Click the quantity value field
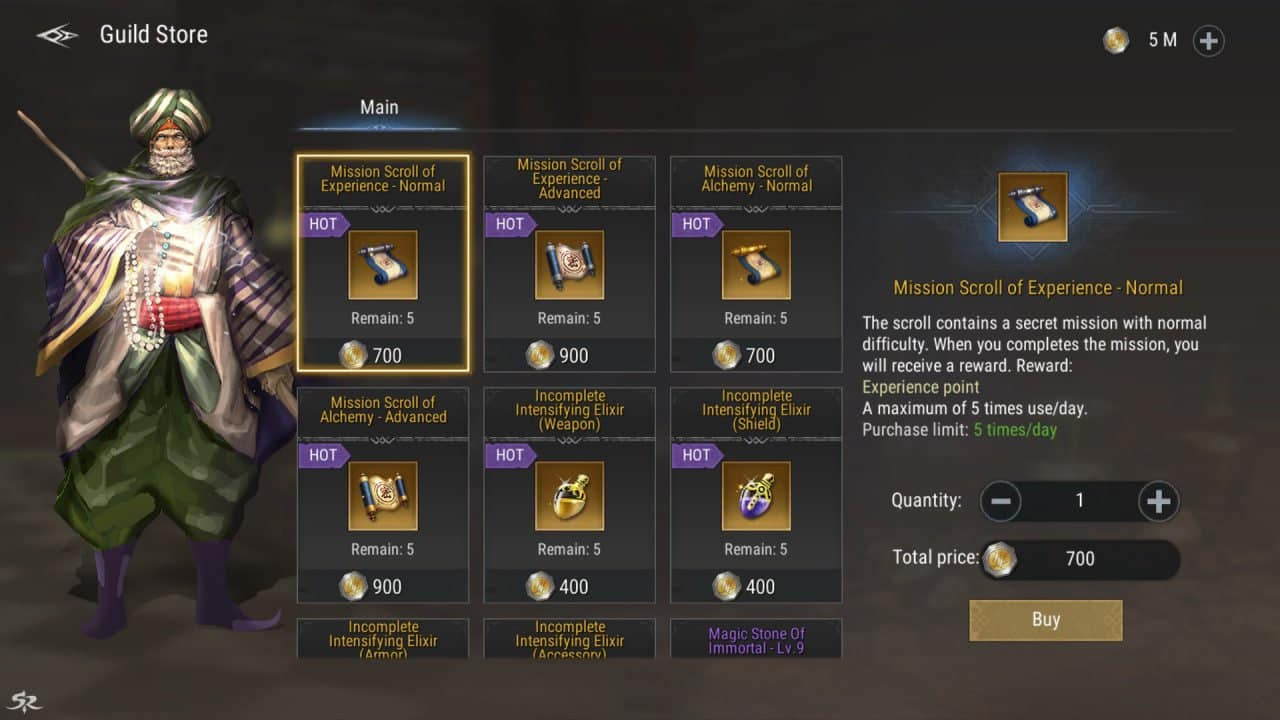The height and width of the screenshot is (720, 1280). (x=1079, y=500)
